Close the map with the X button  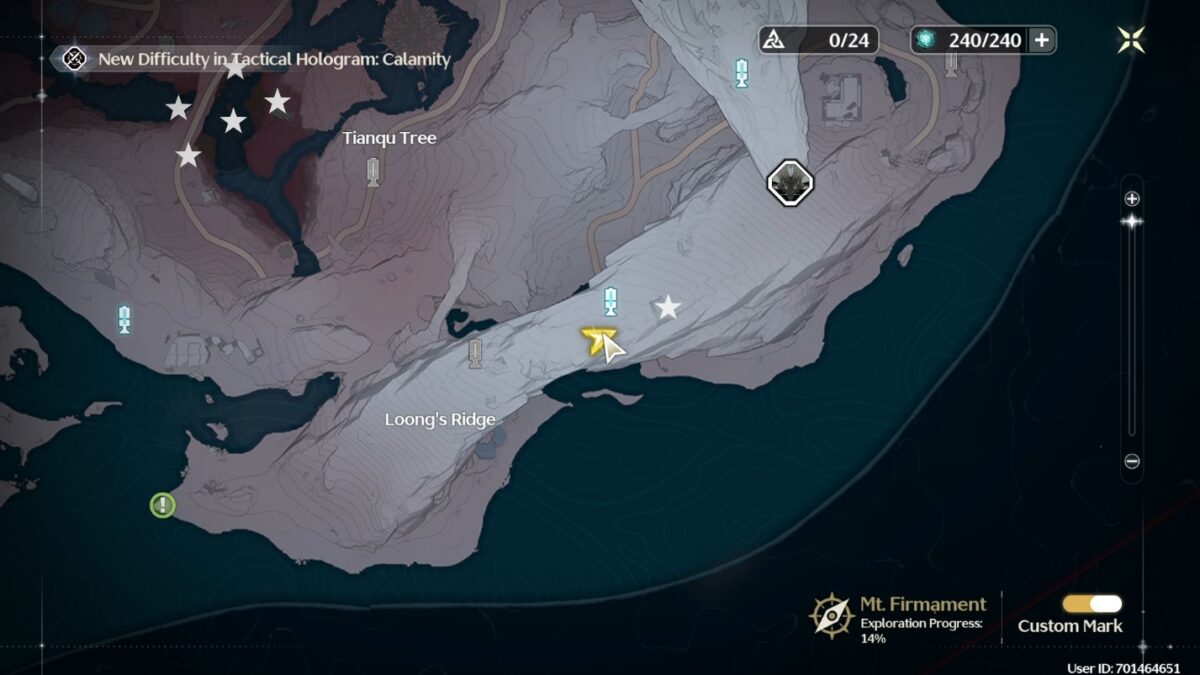click(x=1131, y=40)
